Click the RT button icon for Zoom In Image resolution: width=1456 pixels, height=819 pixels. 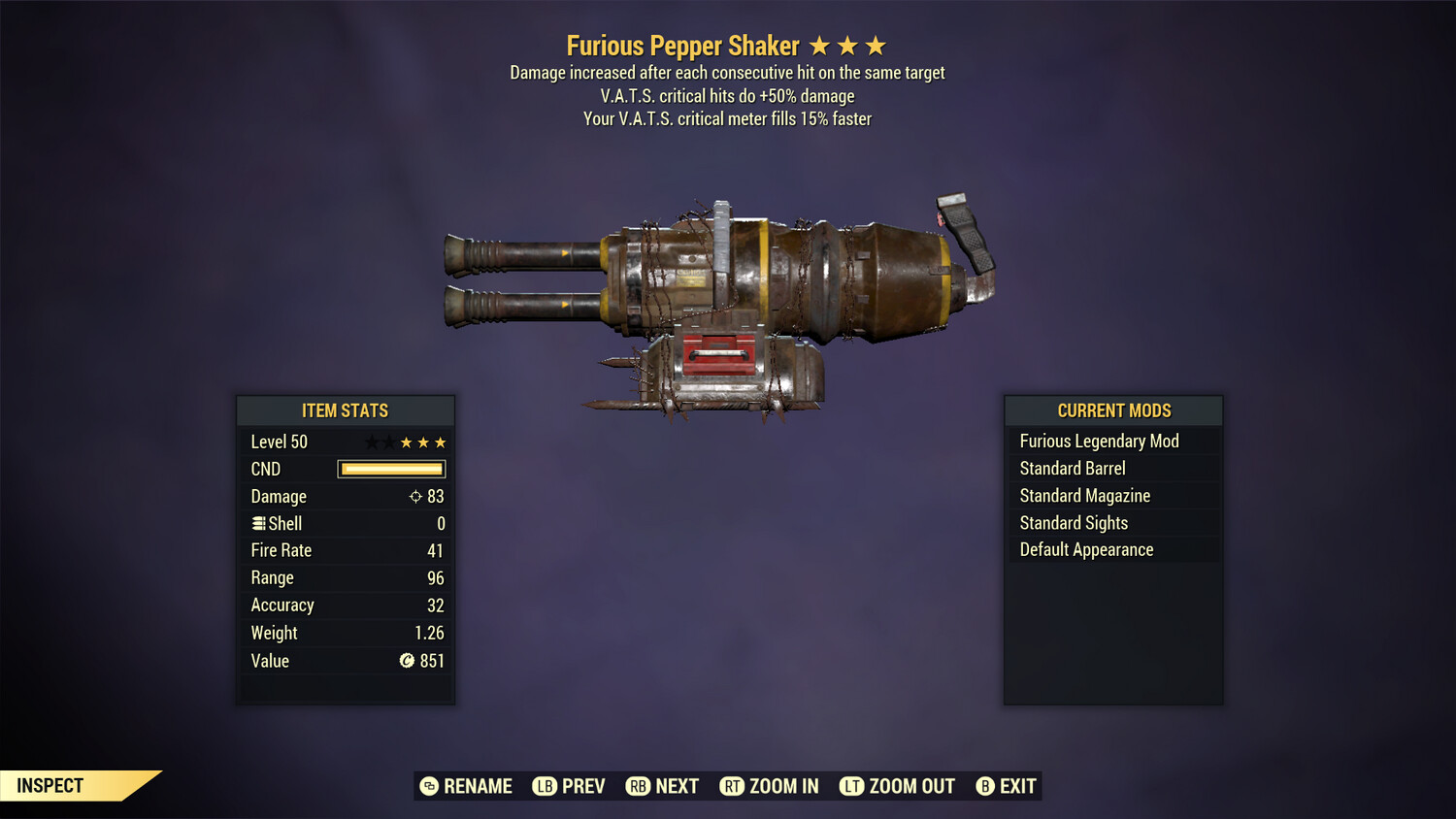[x=733, y=786]
